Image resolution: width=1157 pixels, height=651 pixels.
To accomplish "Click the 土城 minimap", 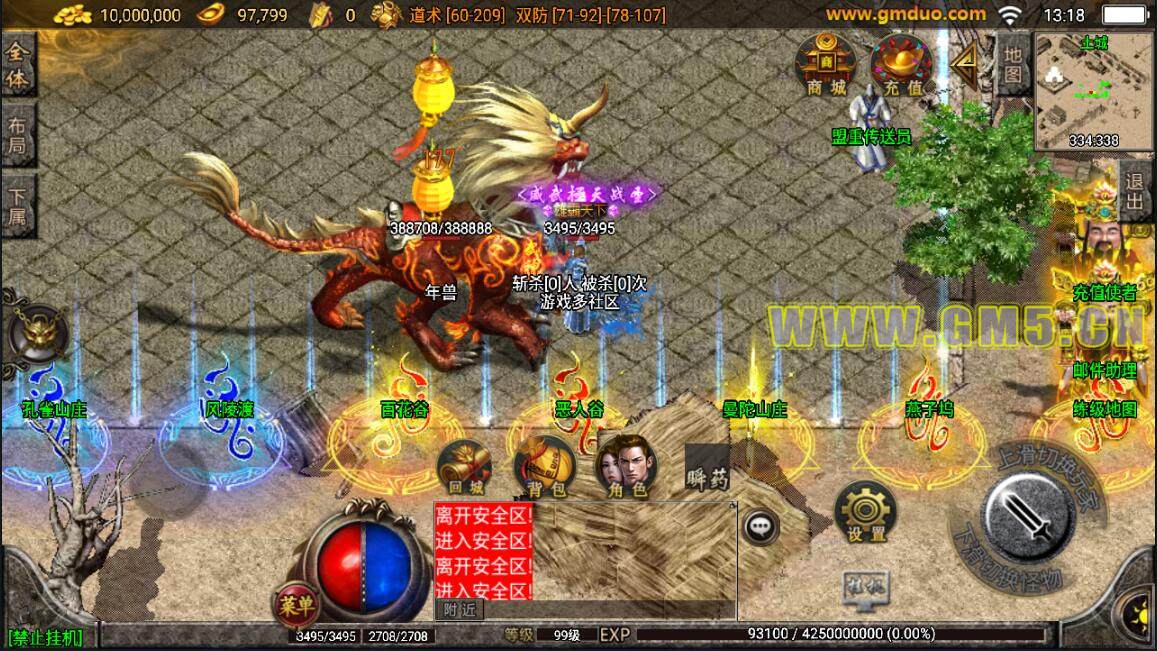I will tap(1093, 91).
